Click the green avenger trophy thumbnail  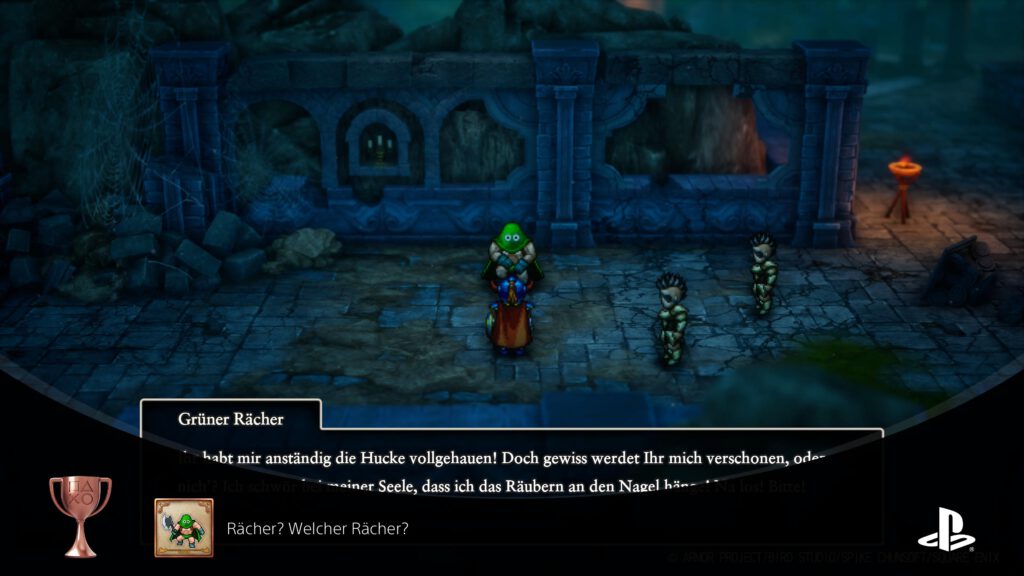pos(183,527)
